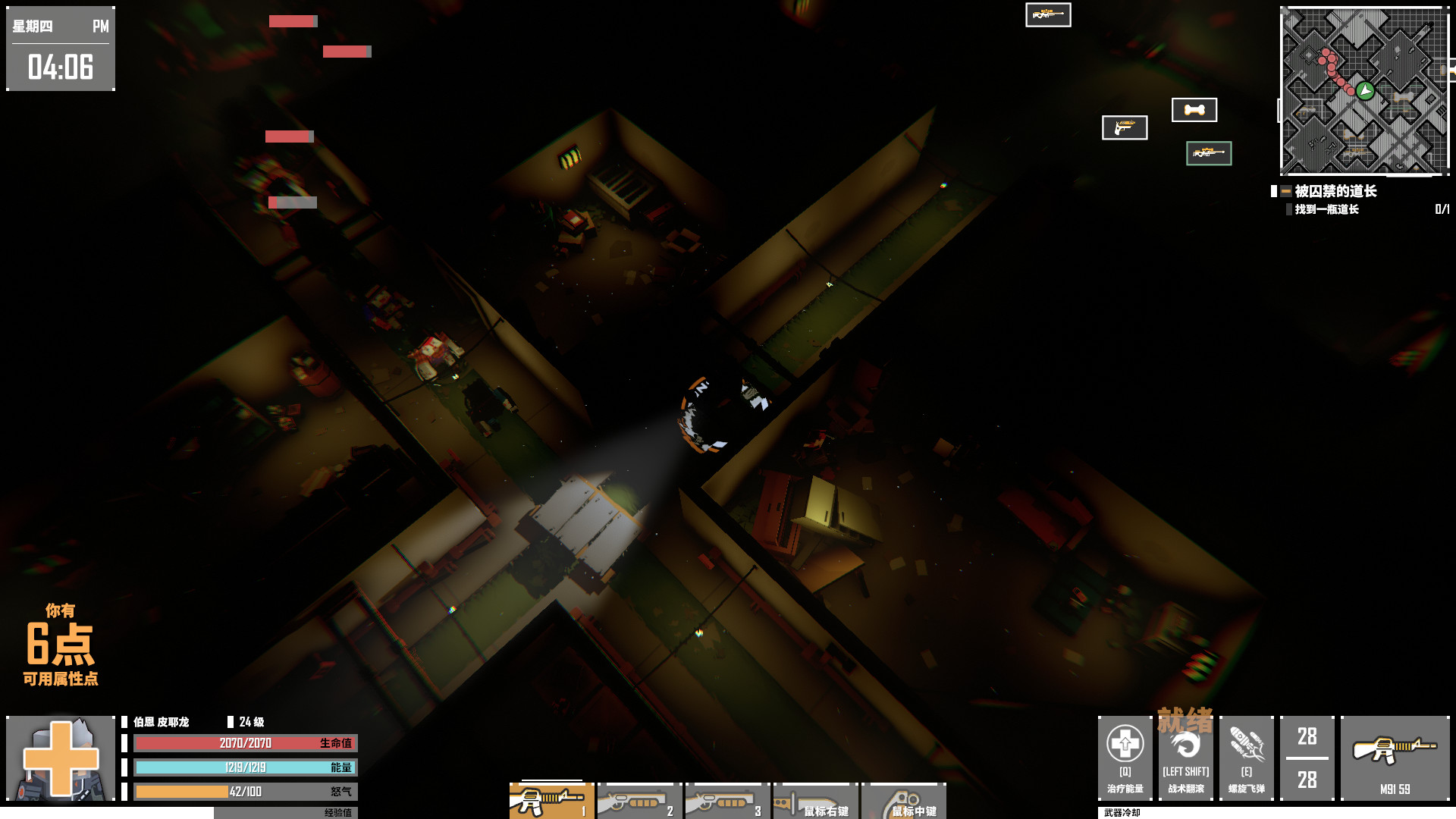Select the highlighted sniper rifle pickup icon
This screenshot has width=1456, height=819.
1210,152
